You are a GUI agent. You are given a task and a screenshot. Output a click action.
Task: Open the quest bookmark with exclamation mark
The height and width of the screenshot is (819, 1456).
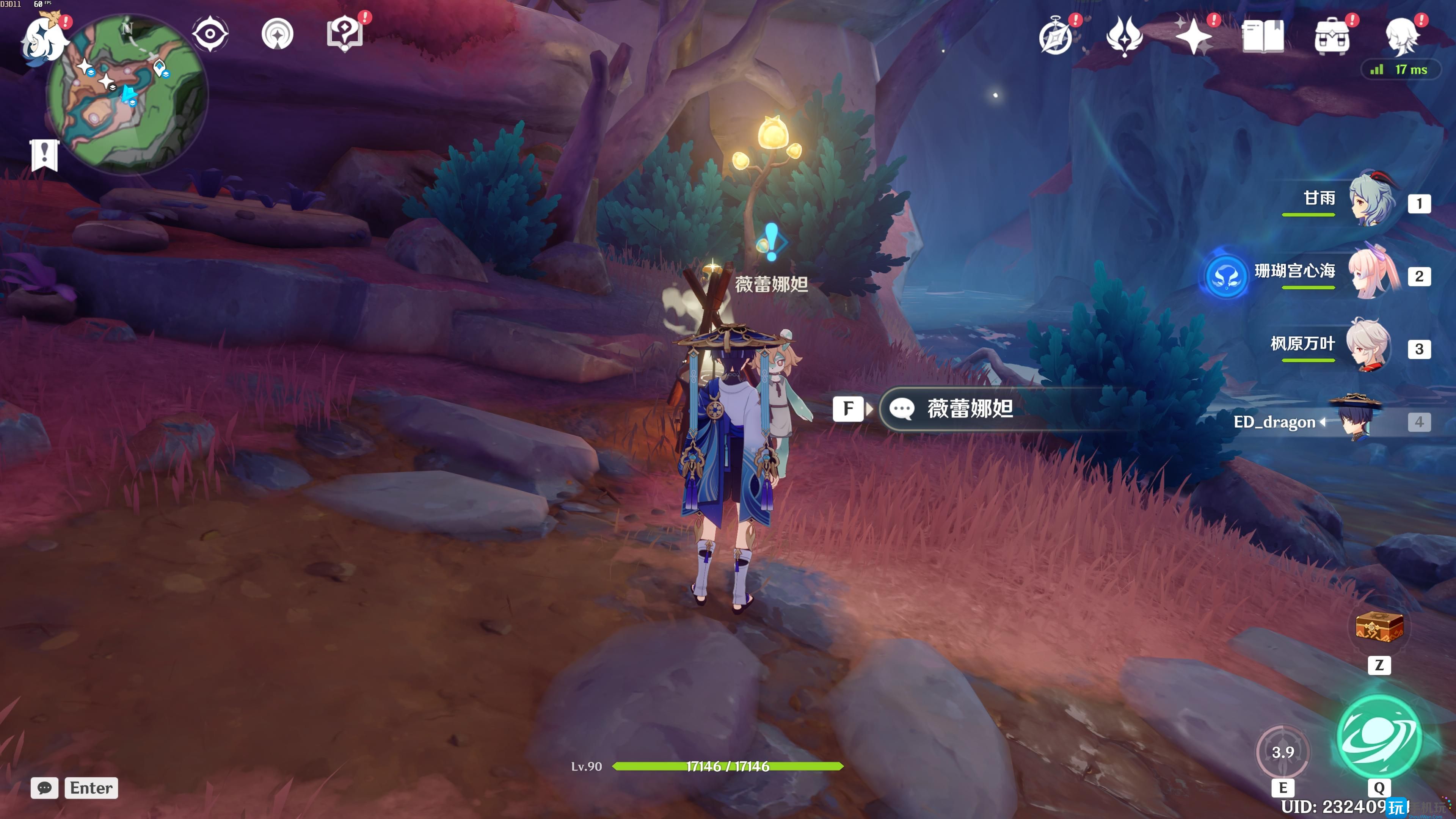(x=45, y=154)
